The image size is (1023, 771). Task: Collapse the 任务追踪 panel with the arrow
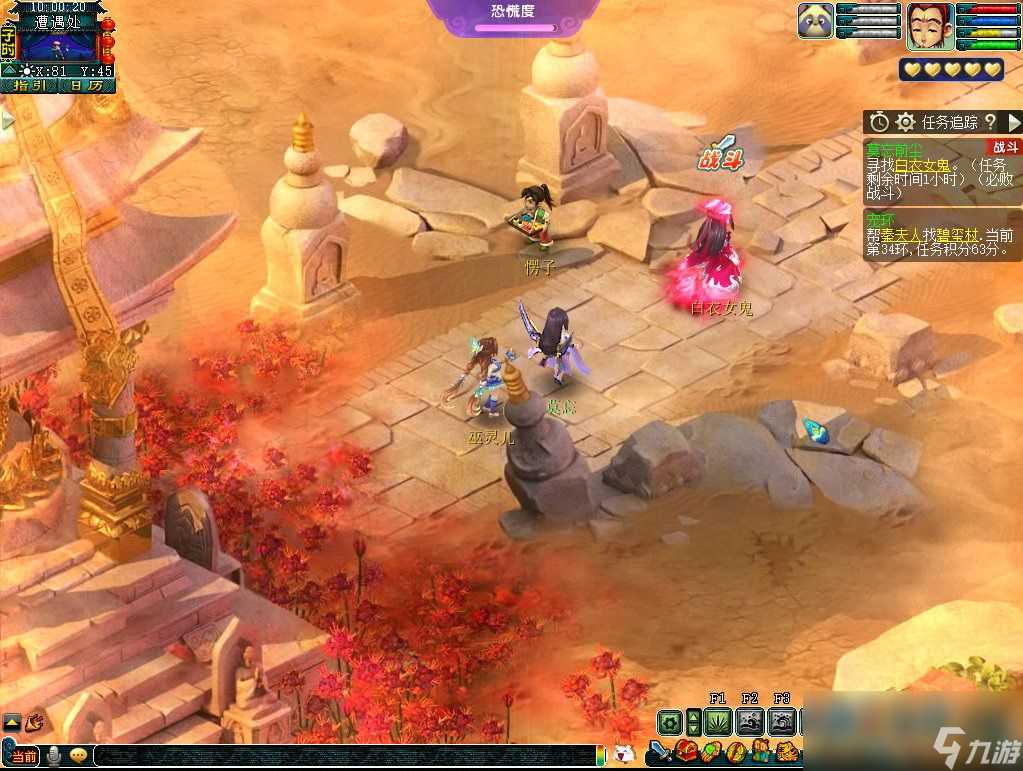1013,122
